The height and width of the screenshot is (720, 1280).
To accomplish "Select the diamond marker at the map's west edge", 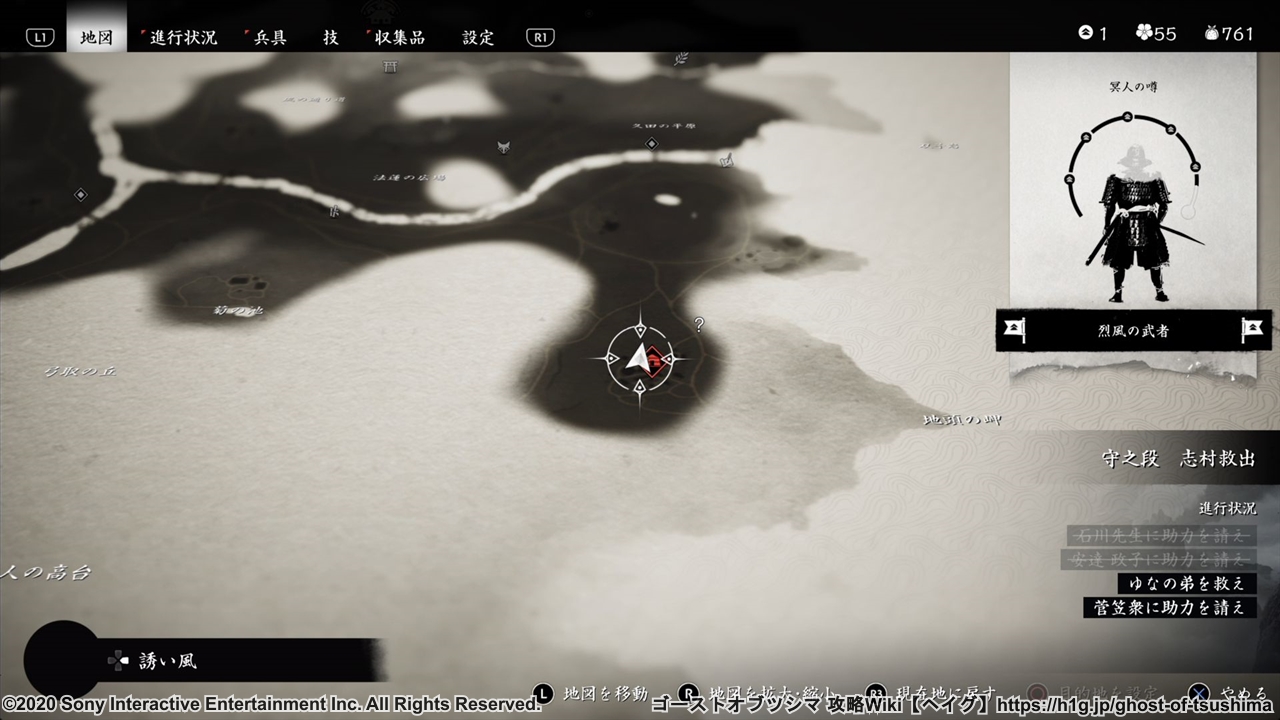I will tap(81, 194).
